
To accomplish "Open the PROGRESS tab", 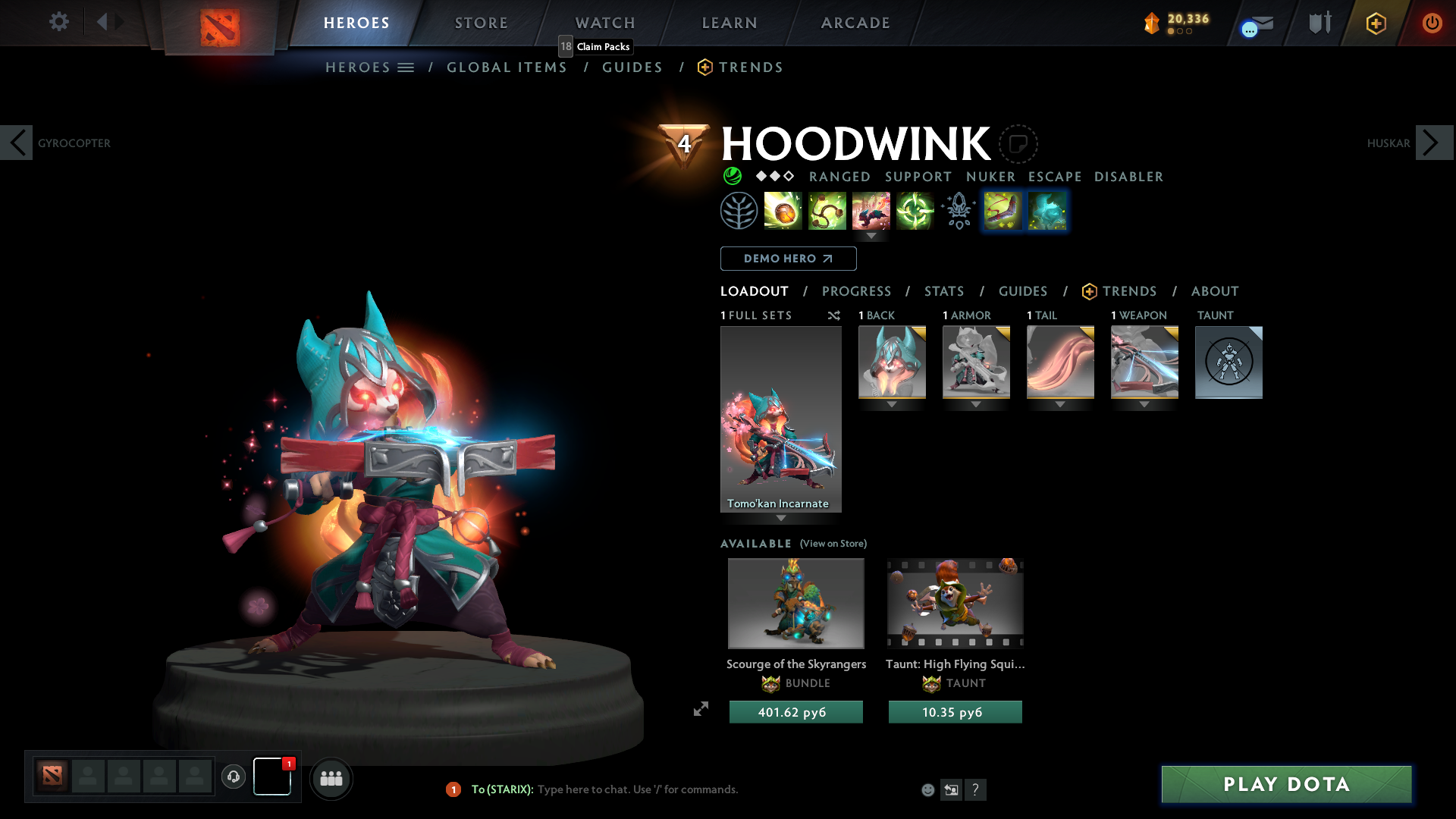I will coord(857,291).
